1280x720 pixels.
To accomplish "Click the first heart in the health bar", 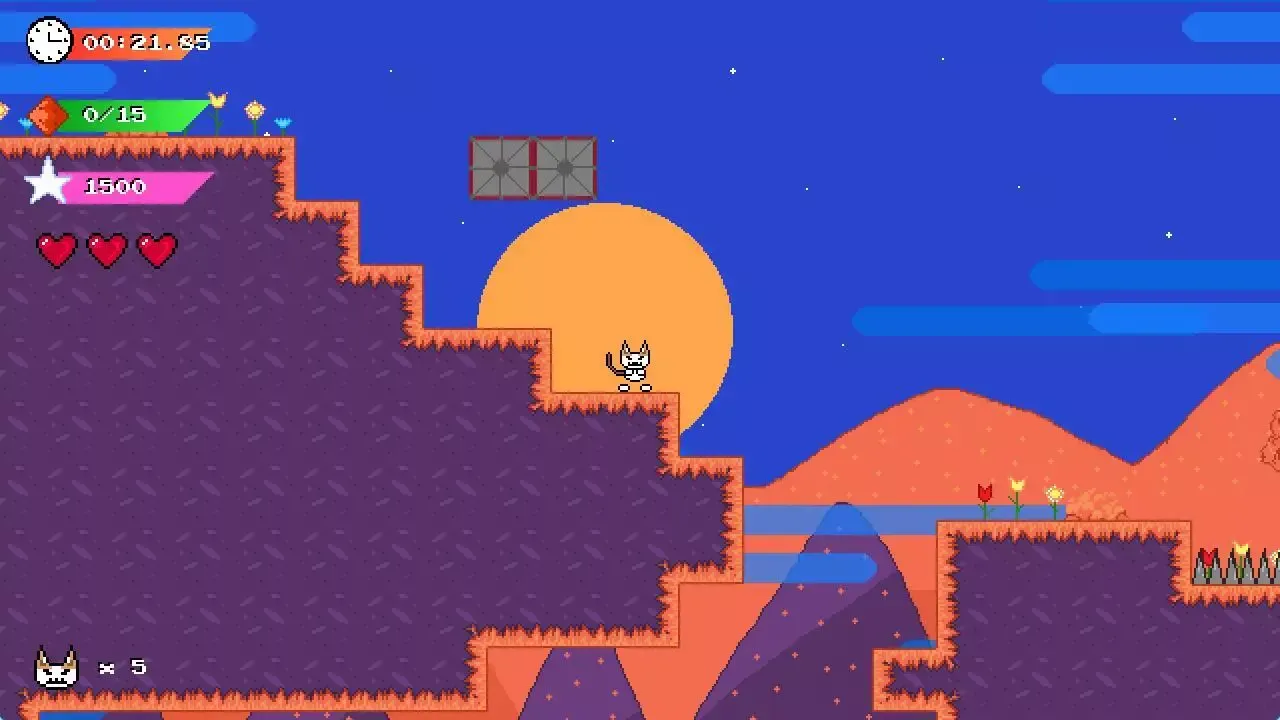I will (x=58, y=249).
